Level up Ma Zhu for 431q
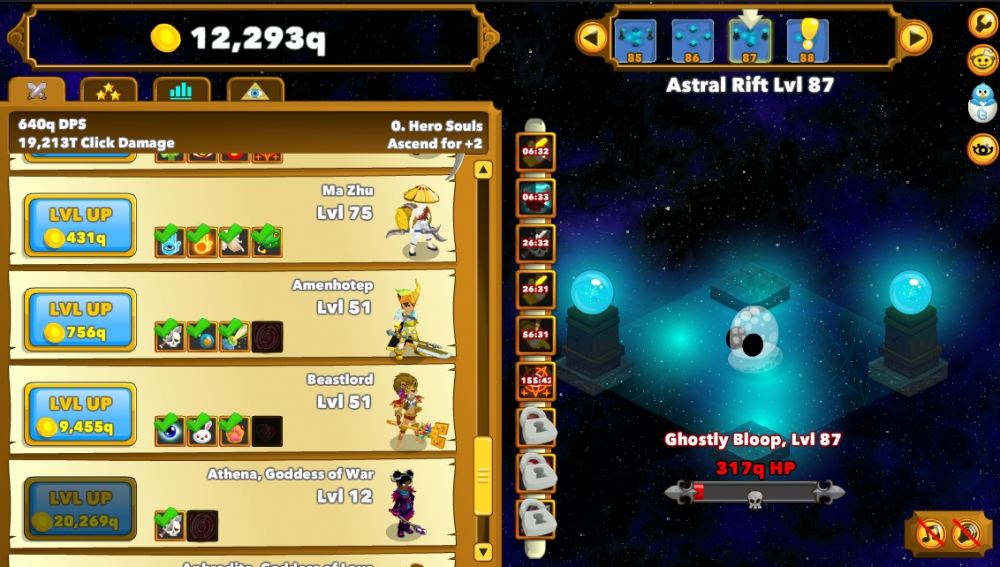 pos(80,226)
